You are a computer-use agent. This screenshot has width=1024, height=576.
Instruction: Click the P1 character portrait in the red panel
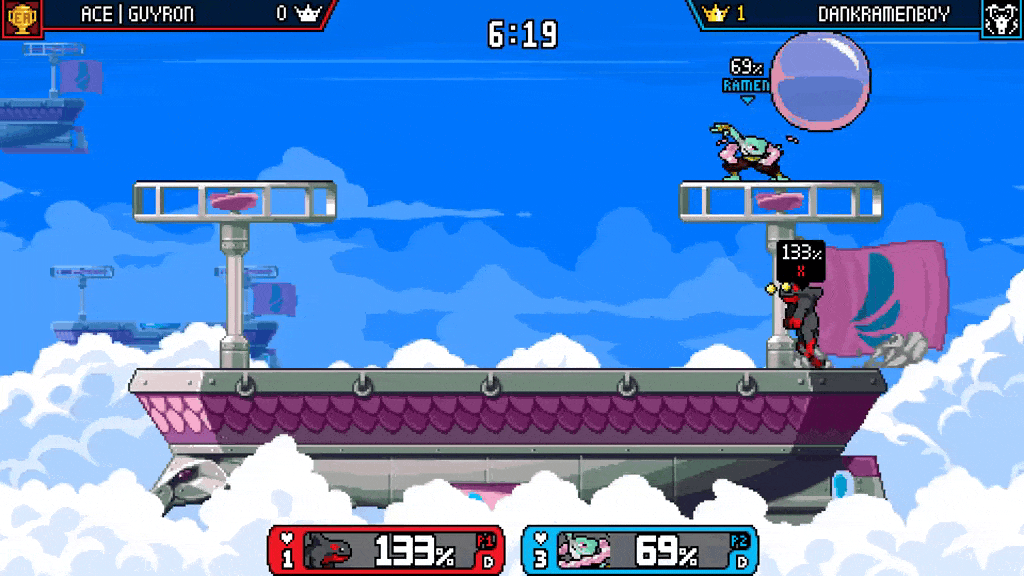[328, 550]
